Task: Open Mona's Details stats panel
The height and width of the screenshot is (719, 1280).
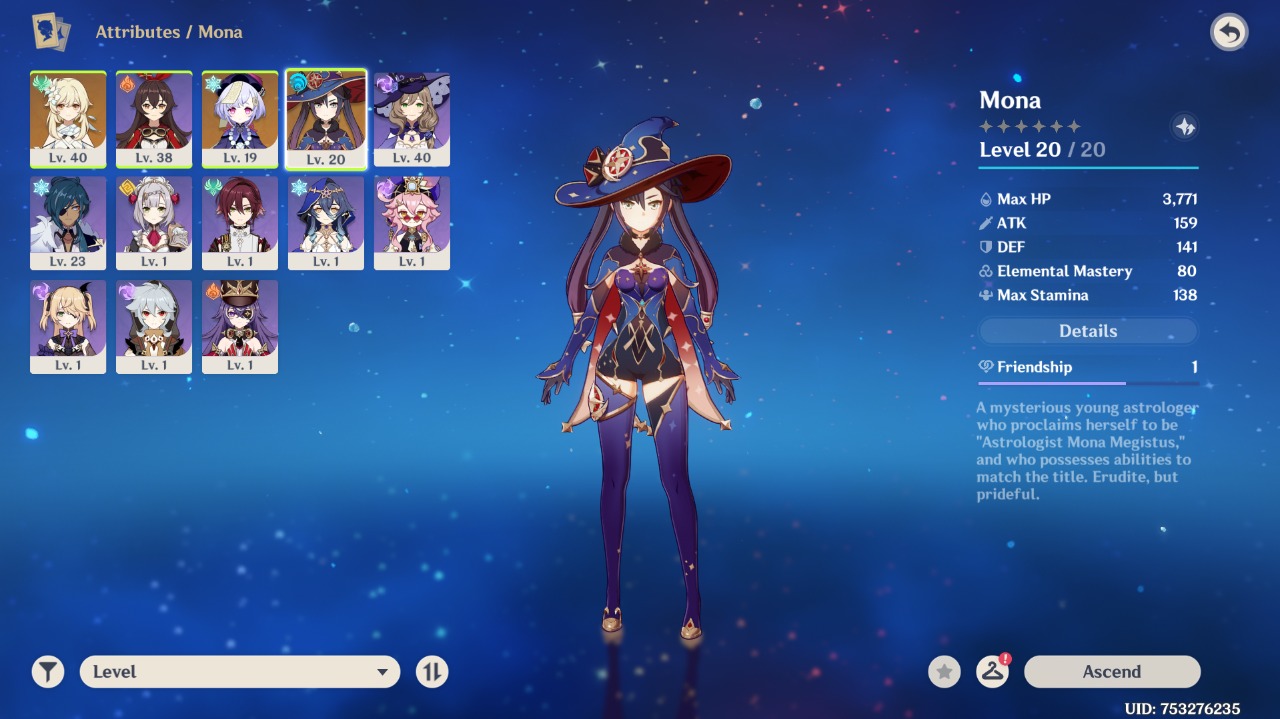Action: tap(1088, 331)
